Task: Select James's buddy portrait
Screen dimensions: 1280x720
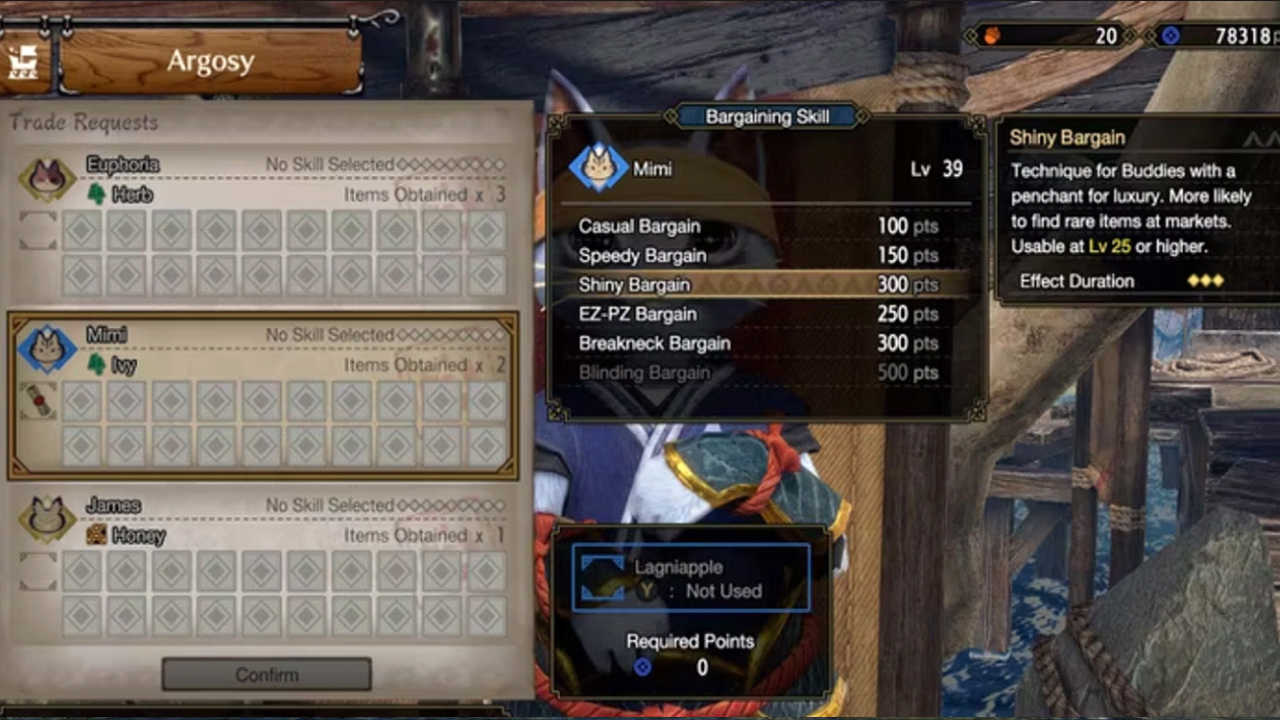Action: [45, 518]
